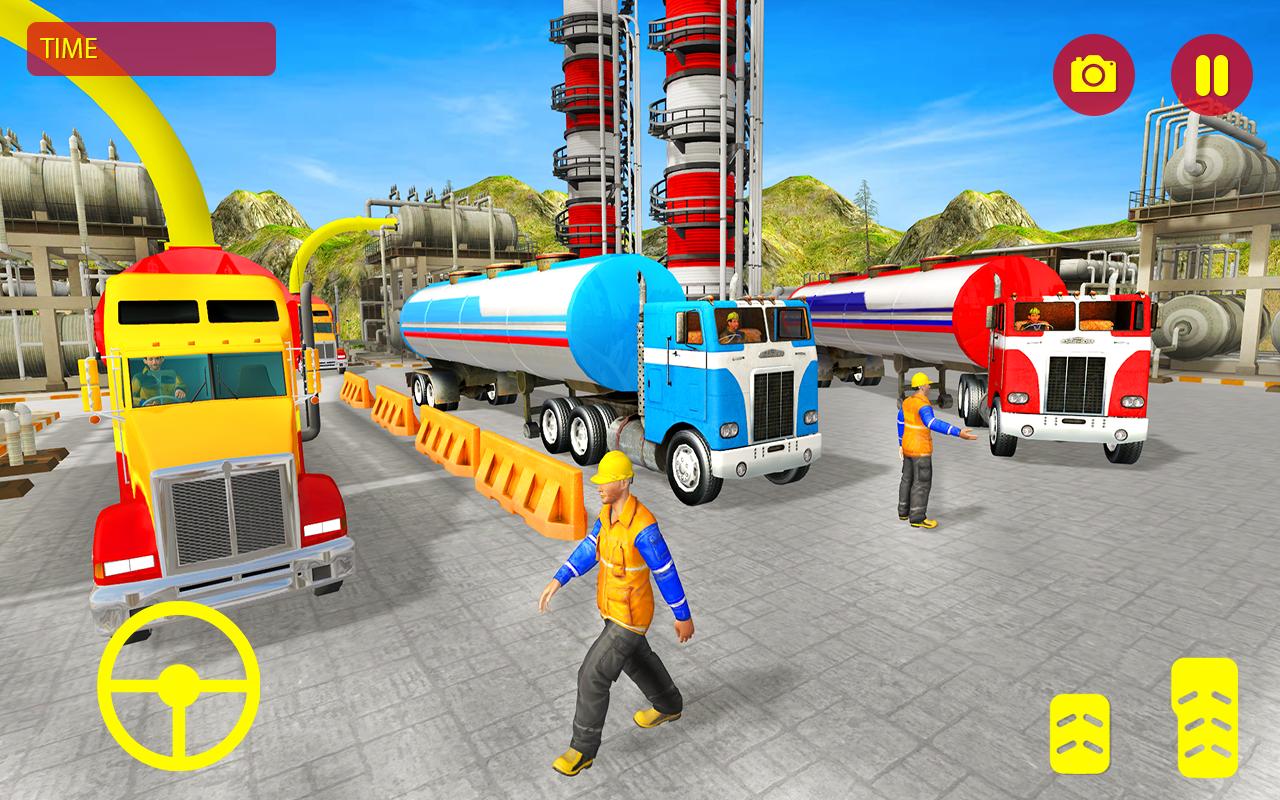Click the driver inside the blue truck
This screenshot has height=800, width=1280.
pos(735,325)
